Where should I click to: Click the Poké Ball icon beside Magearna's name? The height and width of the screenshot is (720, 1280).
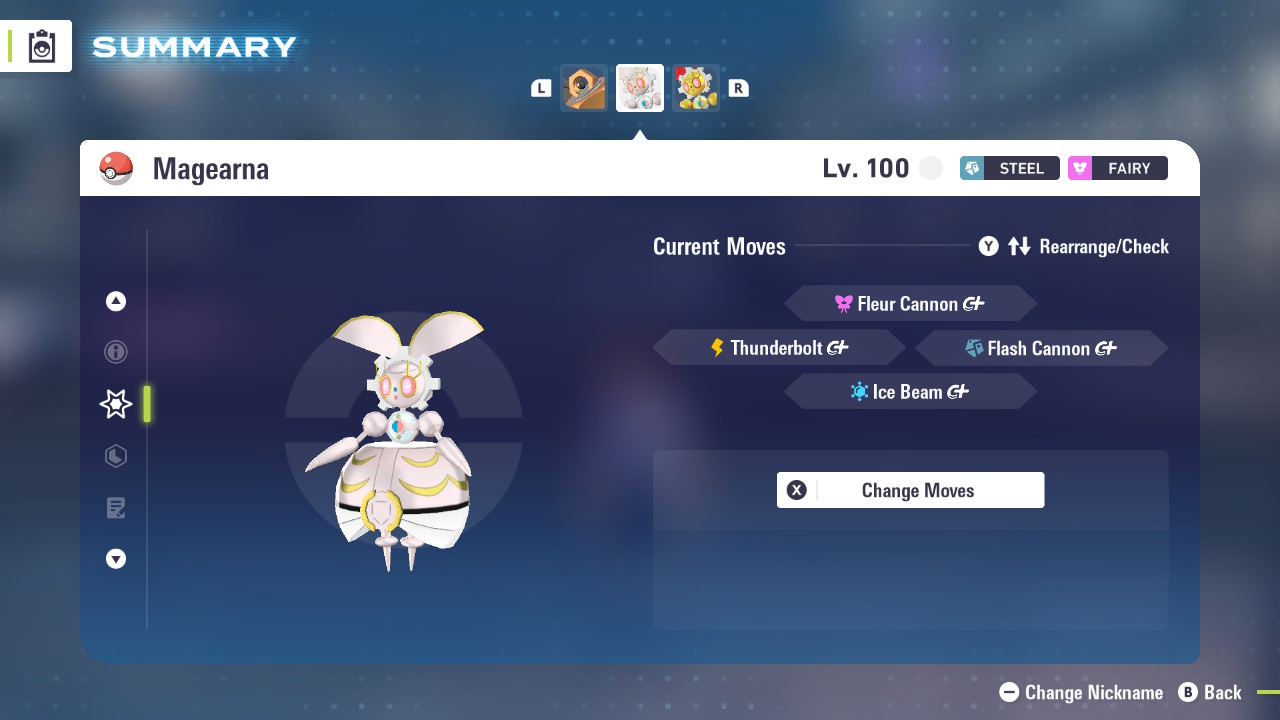tap(118, 168)
